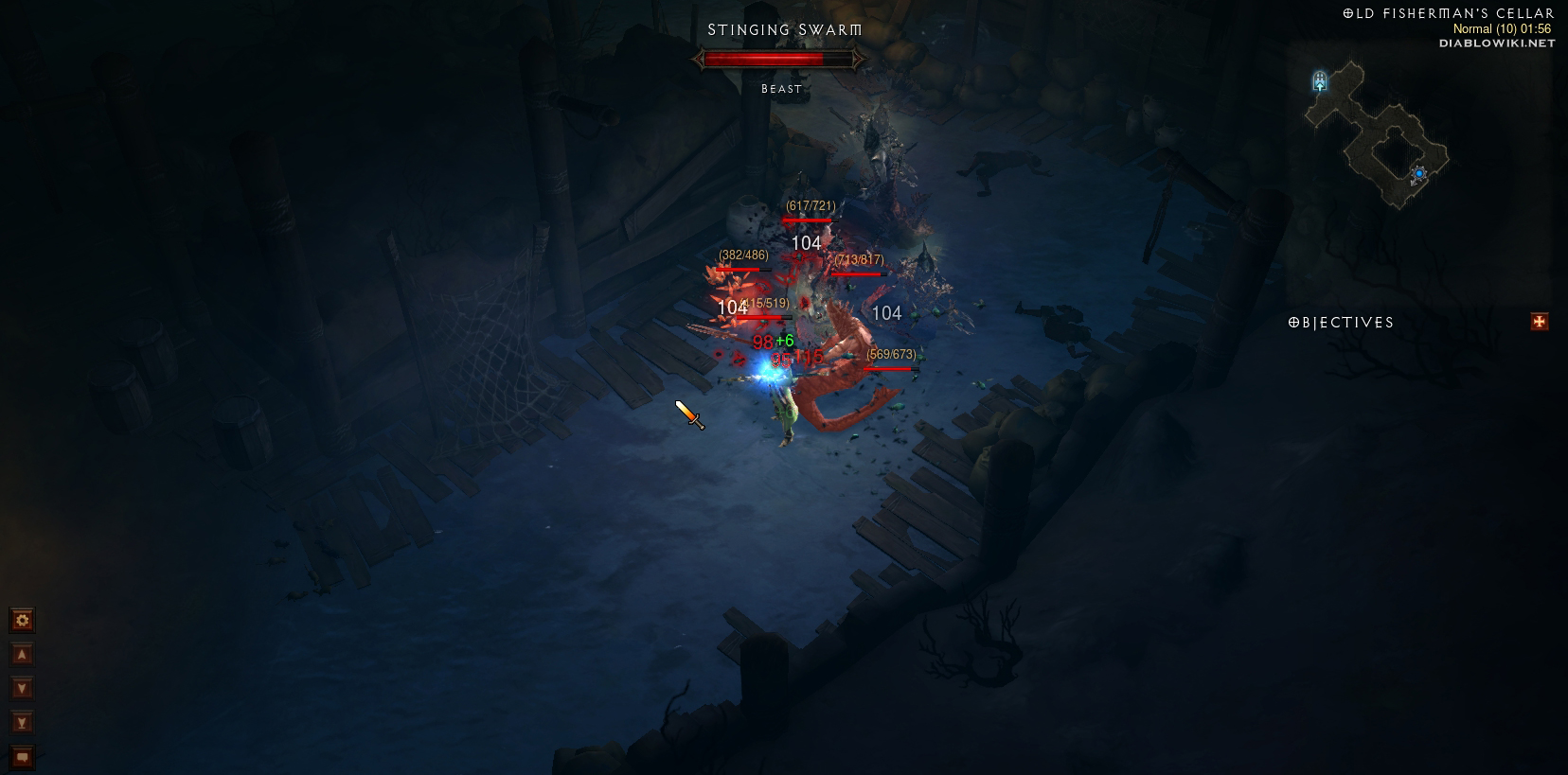The height and width of the screenshot is (775, 1568).
Task: Click the Objectives header label
Action: coord(1341,323)
